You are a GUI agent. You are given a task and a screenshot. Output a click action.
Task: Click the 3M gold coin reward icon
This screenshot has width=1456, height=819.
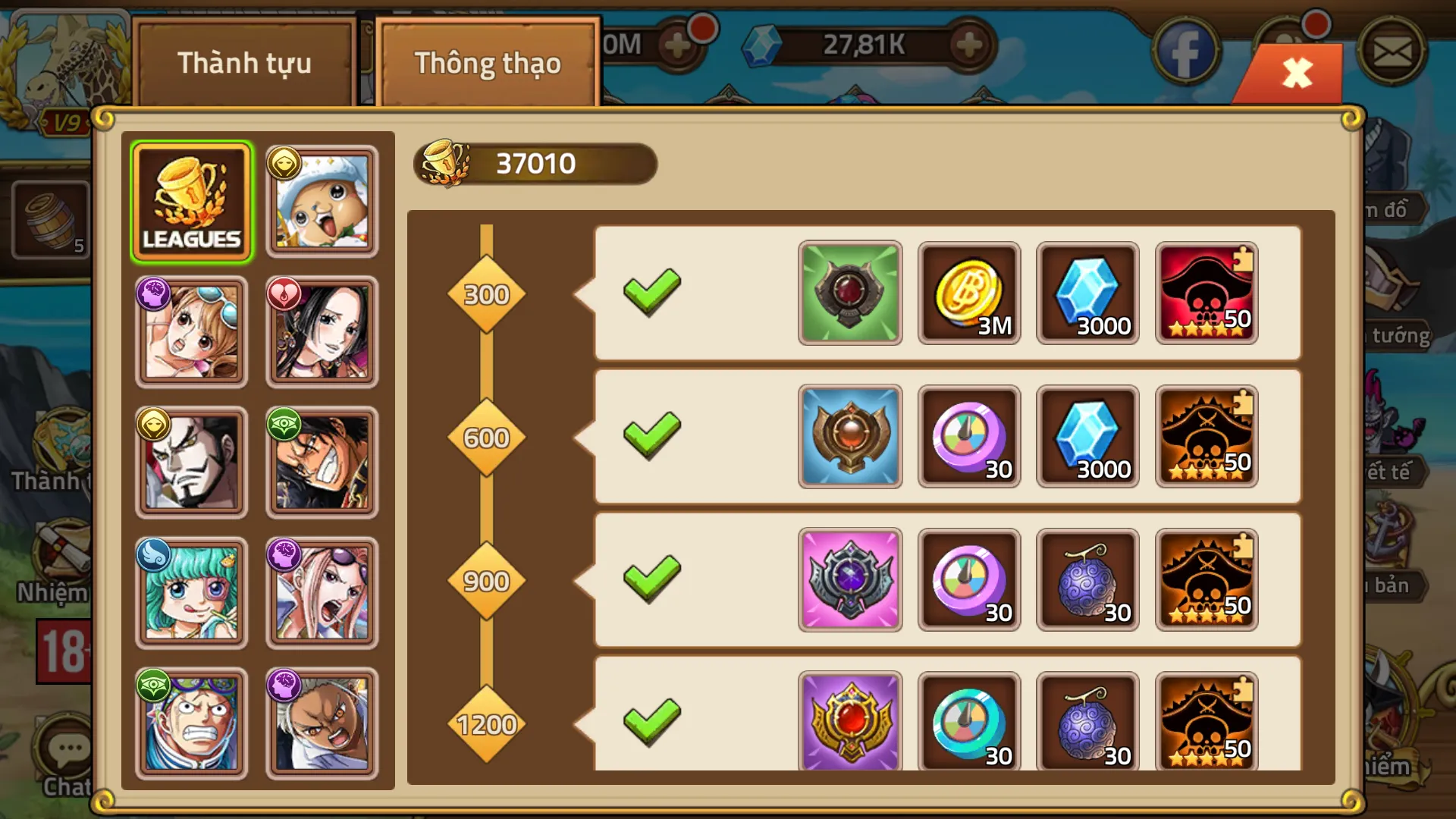click(x=969, y=293)
